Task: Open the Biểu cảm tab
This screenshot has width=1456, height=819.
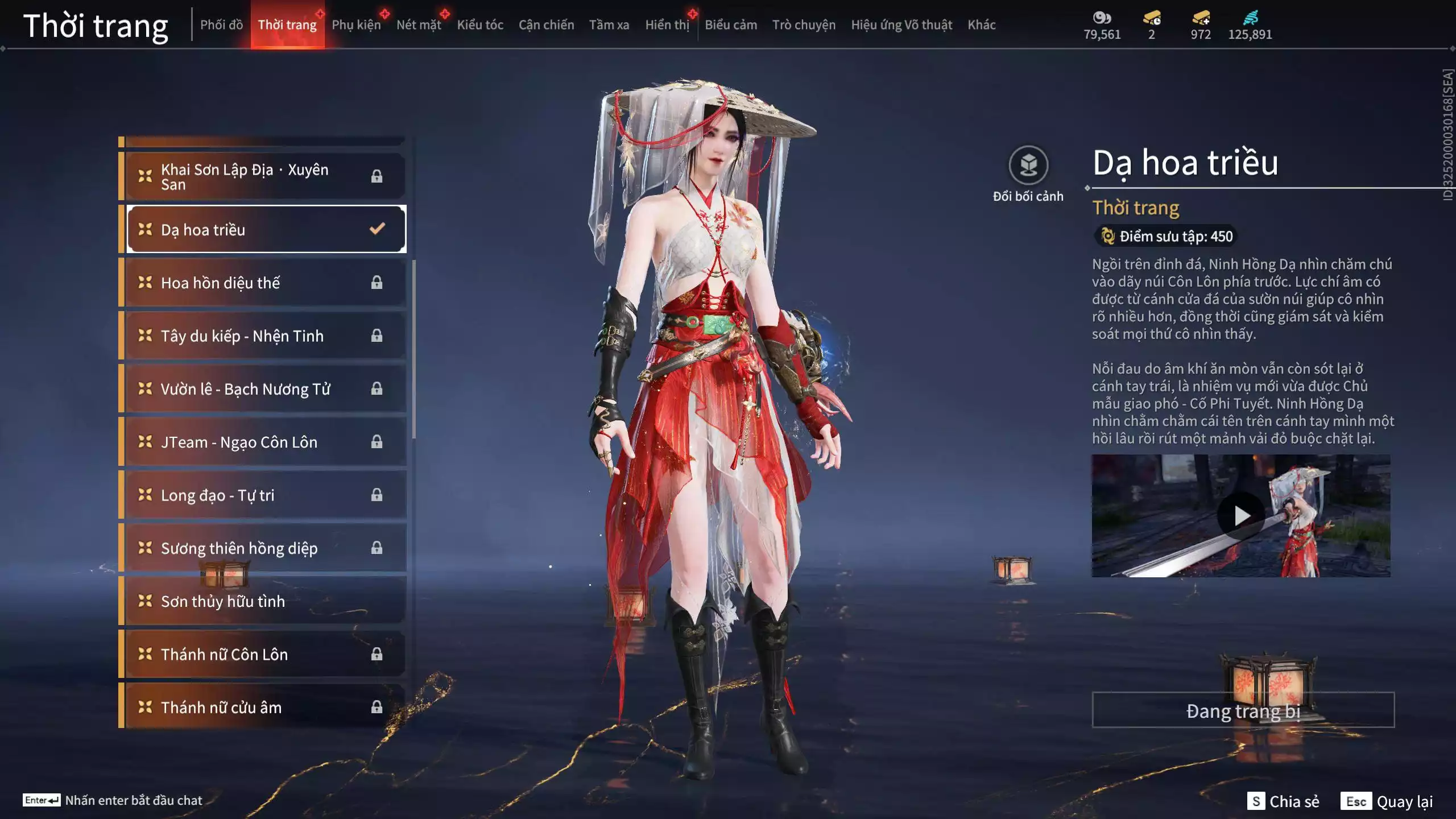Action: 731,25
